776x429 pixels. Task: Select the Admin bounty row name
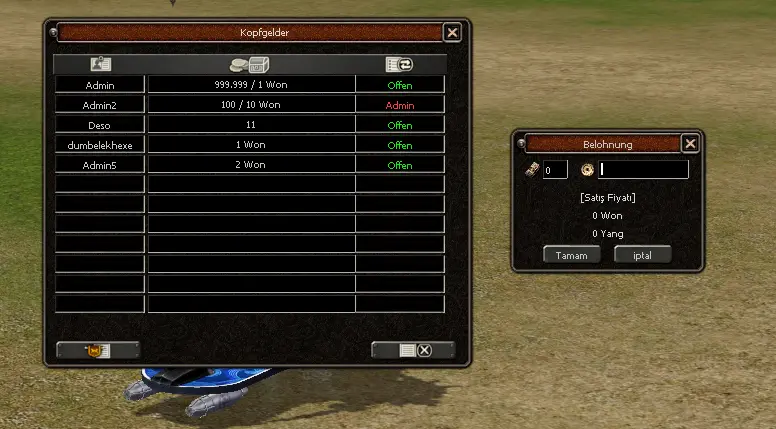coord(100,85)
